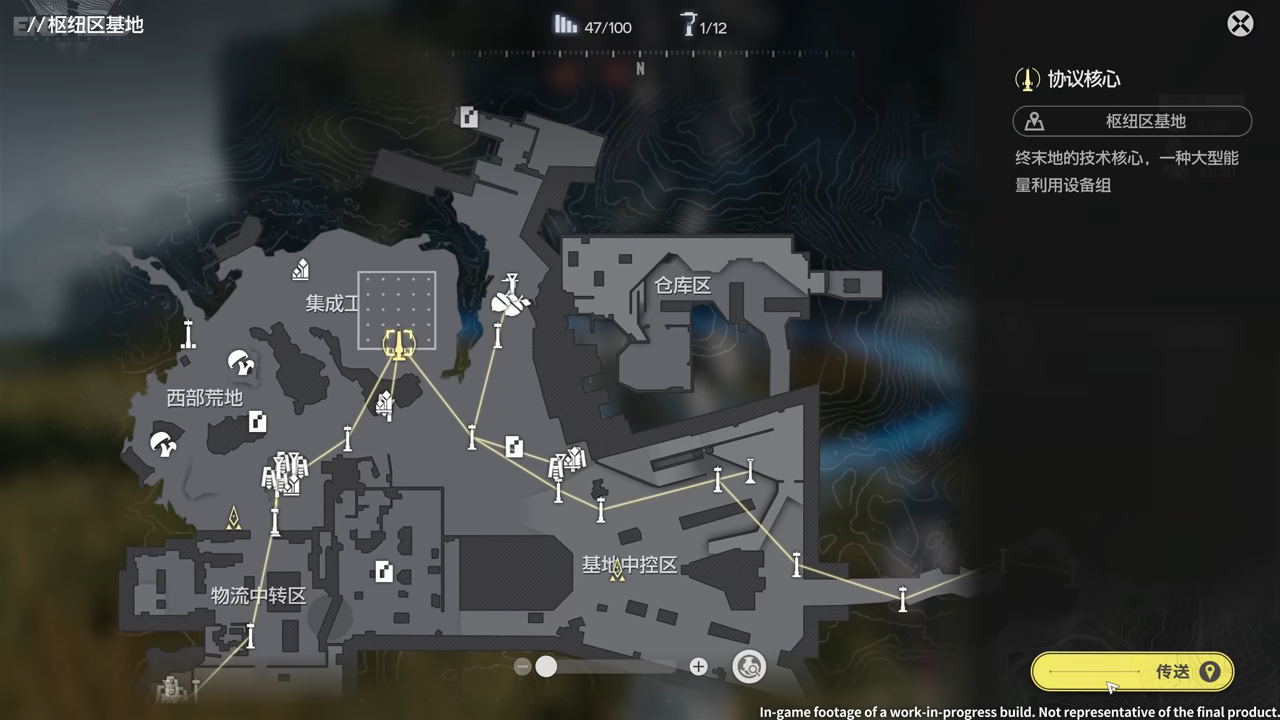This screenshot has height=720, width=1280.
Task: Select the highlighted yellow protocol core marker
Action: 398,344
